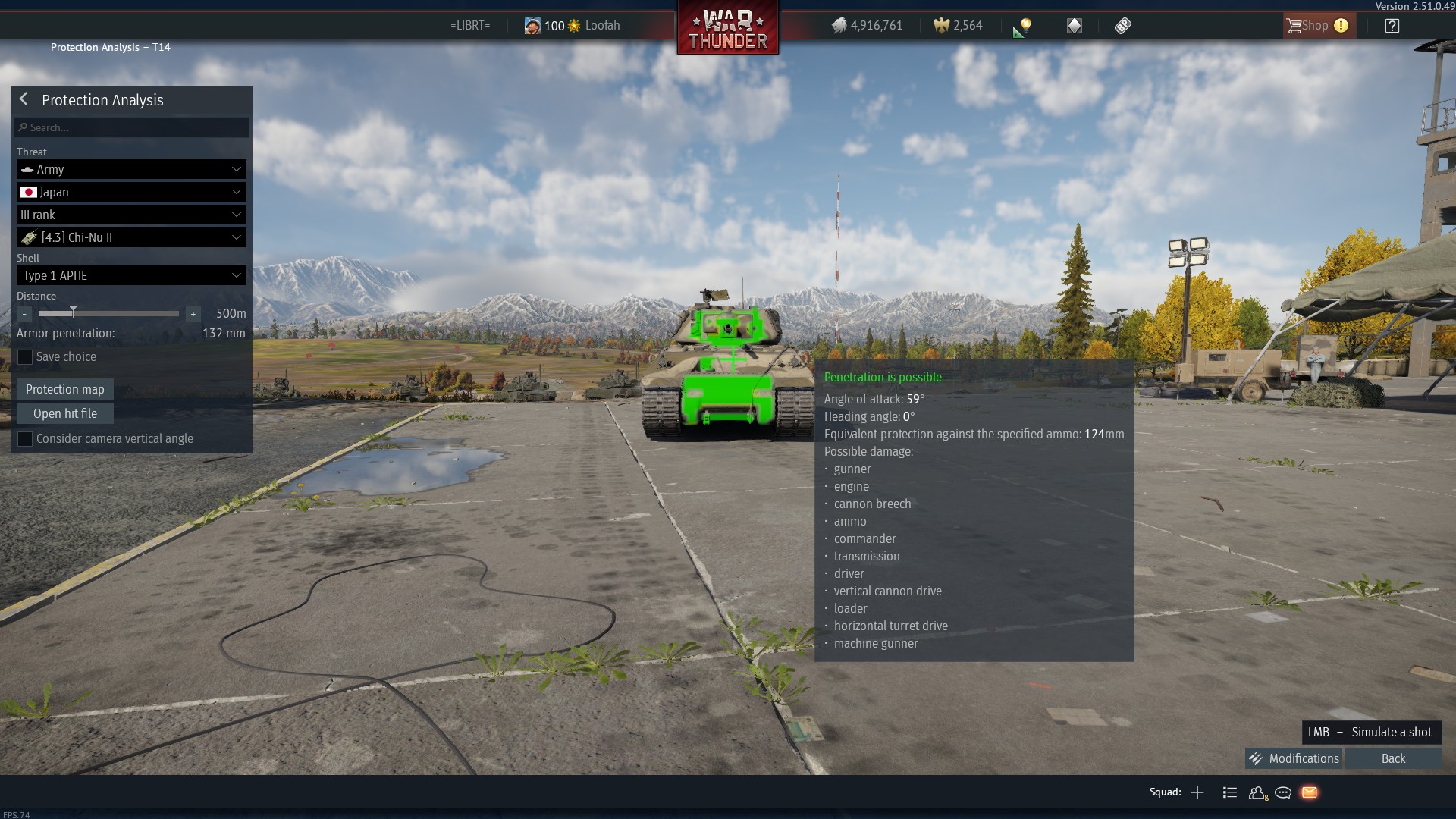Image resolution: width=1456 pixels, height=819 pixels.
Task: Open the help question mark menu
Action: coord(1392,26)
